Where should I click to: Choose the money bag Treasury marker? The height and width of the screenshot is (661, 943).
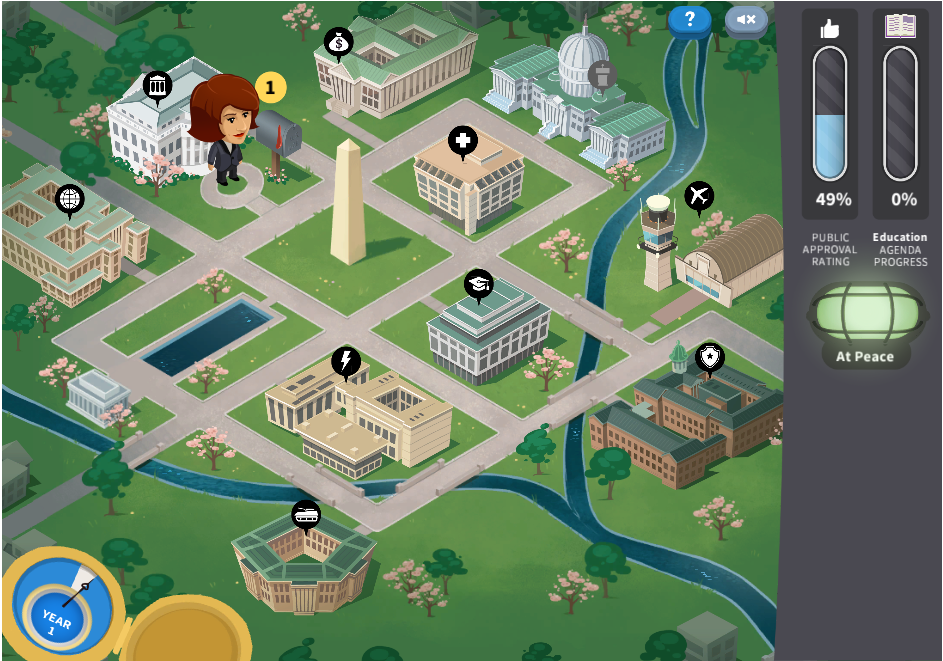338,42
